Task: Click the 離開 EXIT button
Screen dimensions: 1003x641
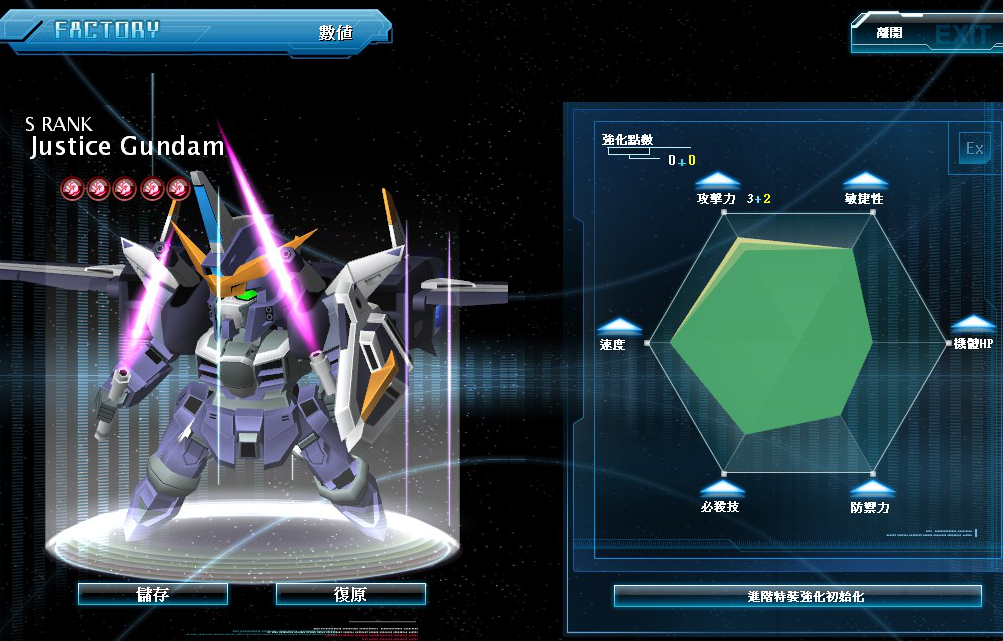Action: 925,33
